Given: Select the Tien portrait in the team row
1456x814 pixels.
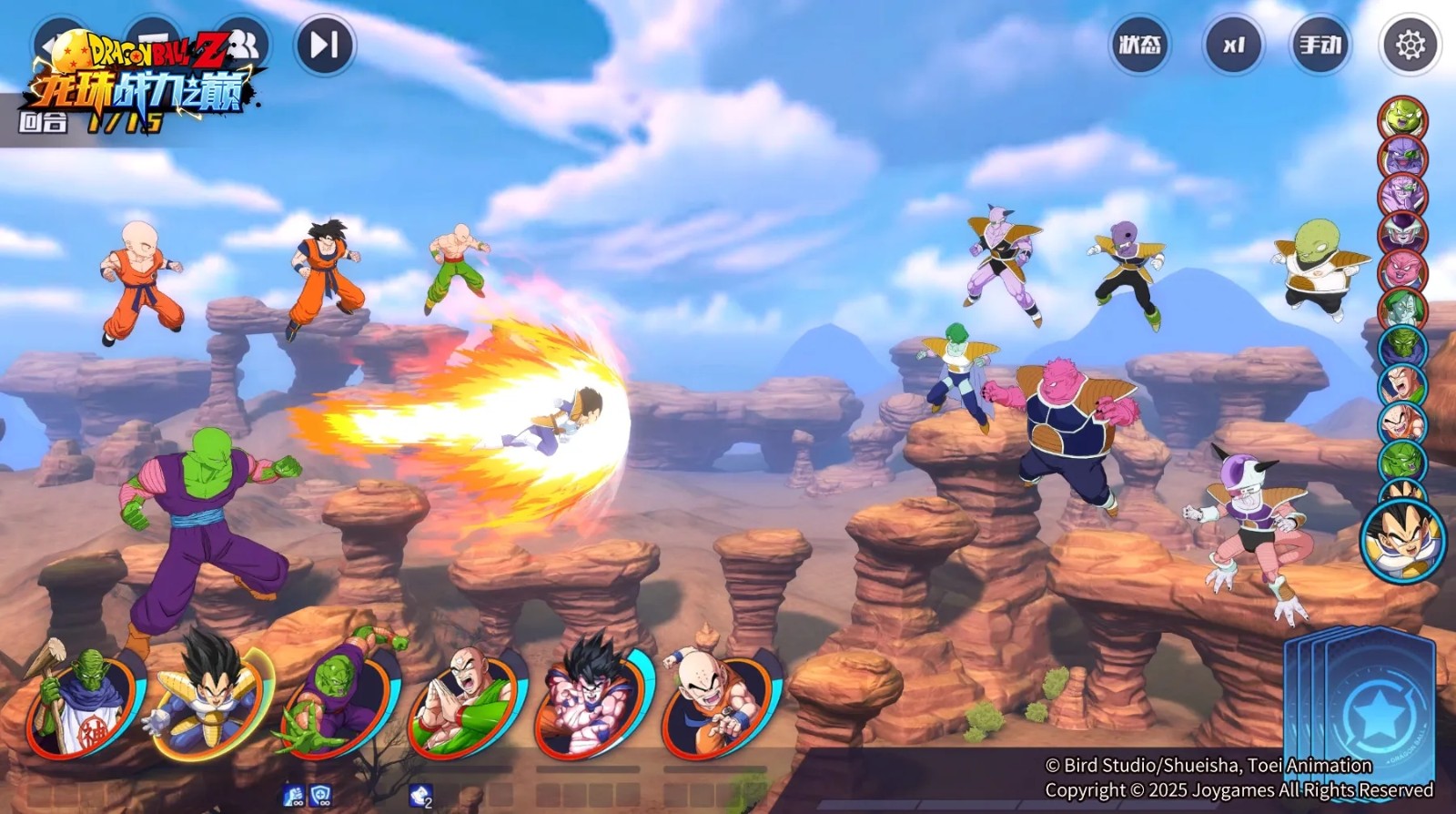Looking at the screenshot, I should [x=466, y=702].
